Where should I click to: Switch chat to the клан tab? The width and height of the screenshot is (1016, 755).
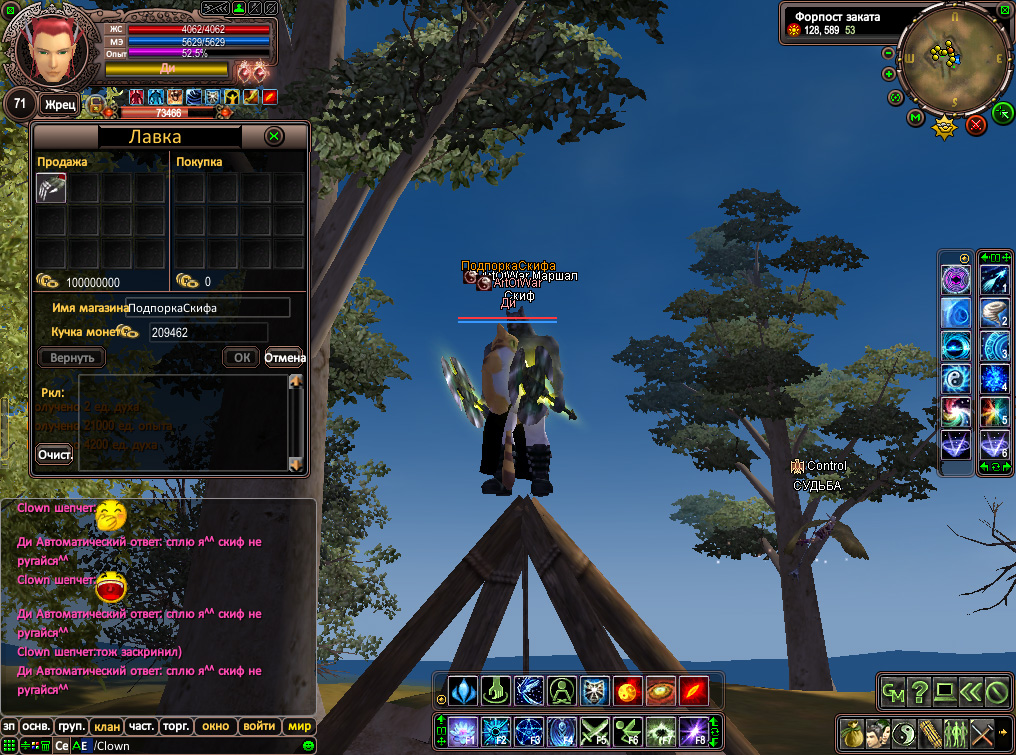pos(104,727)
